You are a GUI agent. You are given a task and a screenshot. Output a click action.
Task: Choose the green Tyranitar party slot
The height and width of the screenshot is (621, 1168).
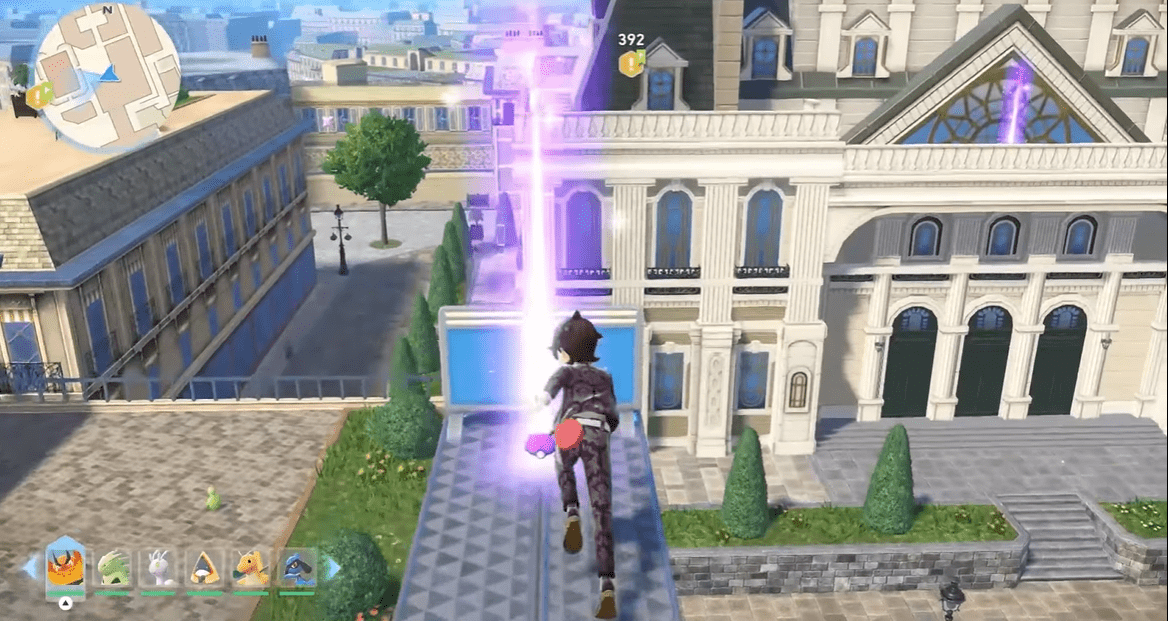pos(113,569)
